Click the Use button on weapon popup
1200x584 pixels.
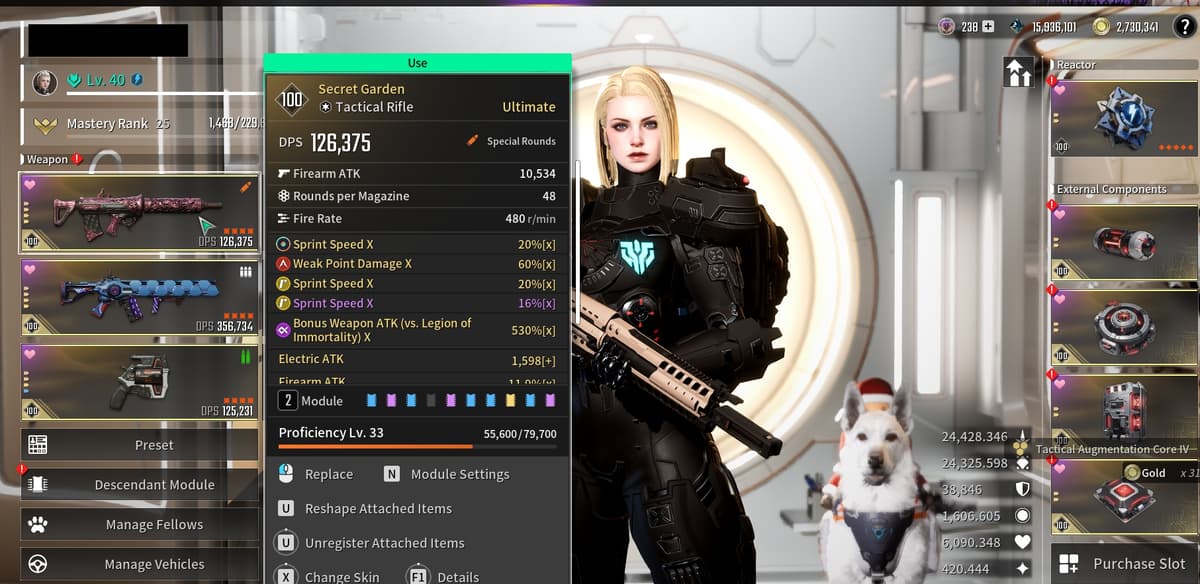pyautogui.click(x=417, y=63)
